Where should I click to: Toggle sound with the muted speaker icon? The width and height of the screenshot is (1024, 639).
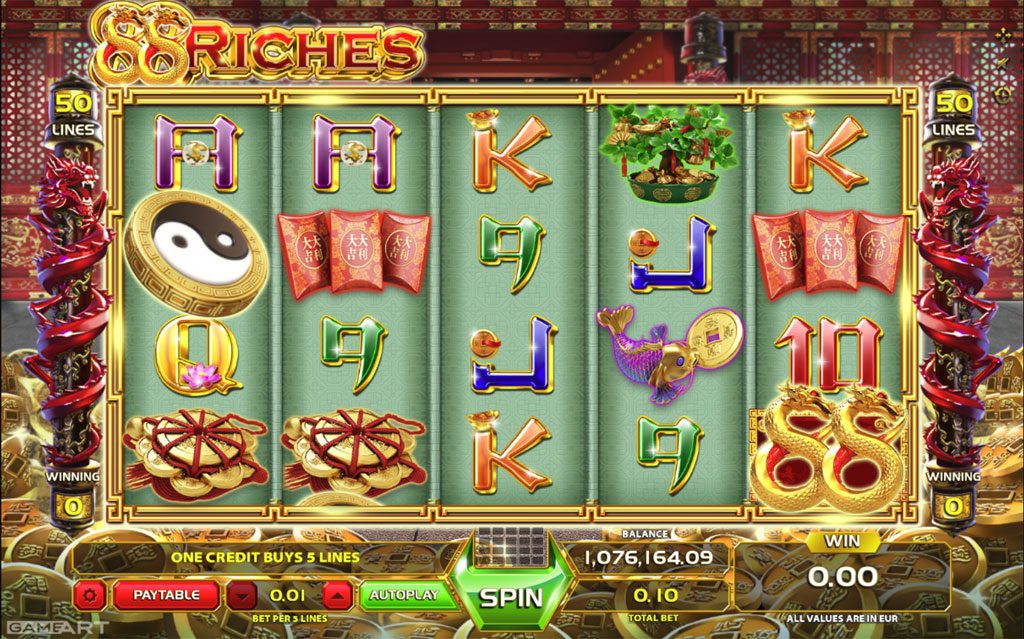click(1003, 65)
